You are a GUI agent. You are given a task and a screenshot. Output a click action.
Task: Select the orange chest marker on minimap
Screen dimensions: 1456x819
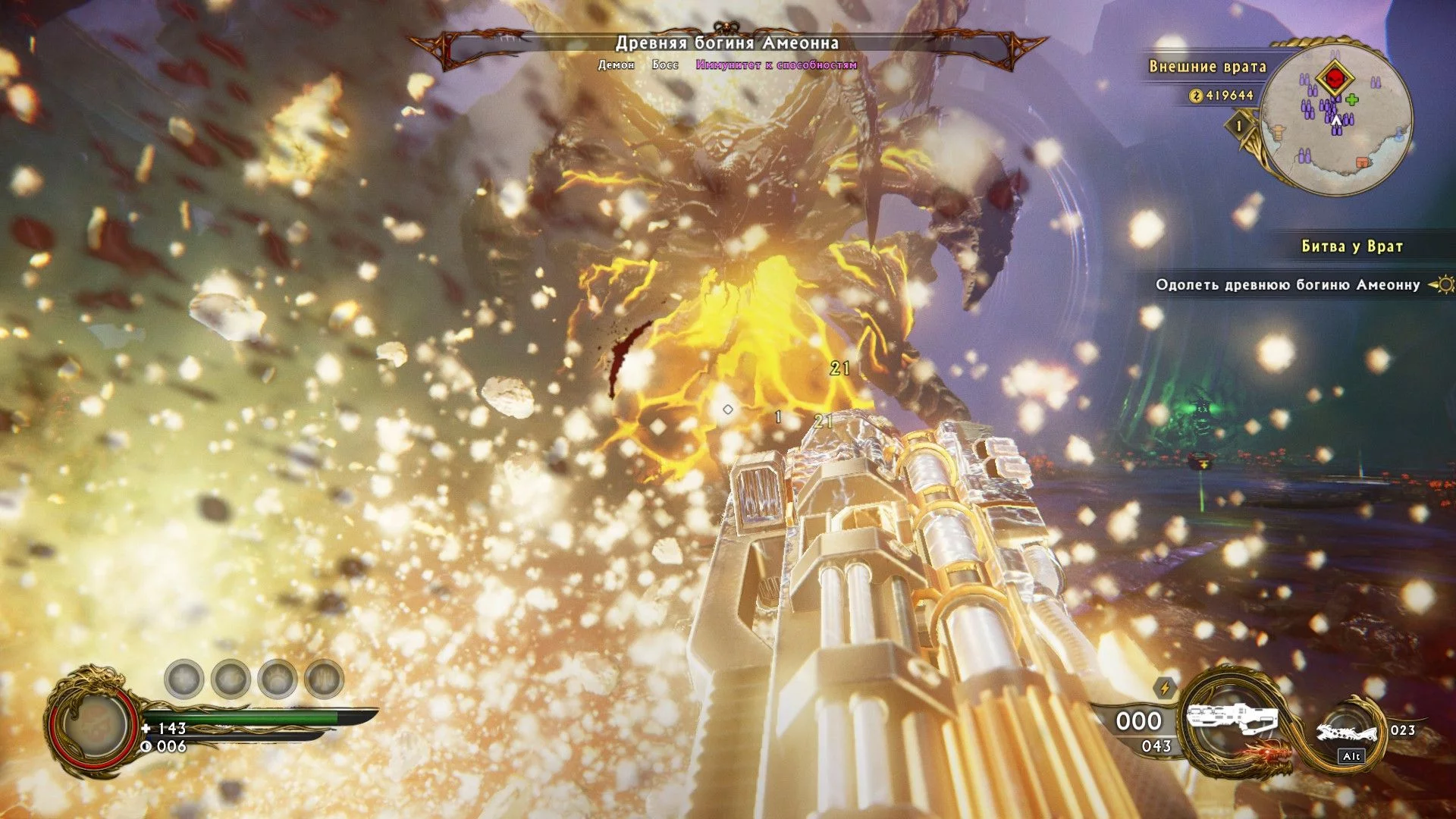1363,162
